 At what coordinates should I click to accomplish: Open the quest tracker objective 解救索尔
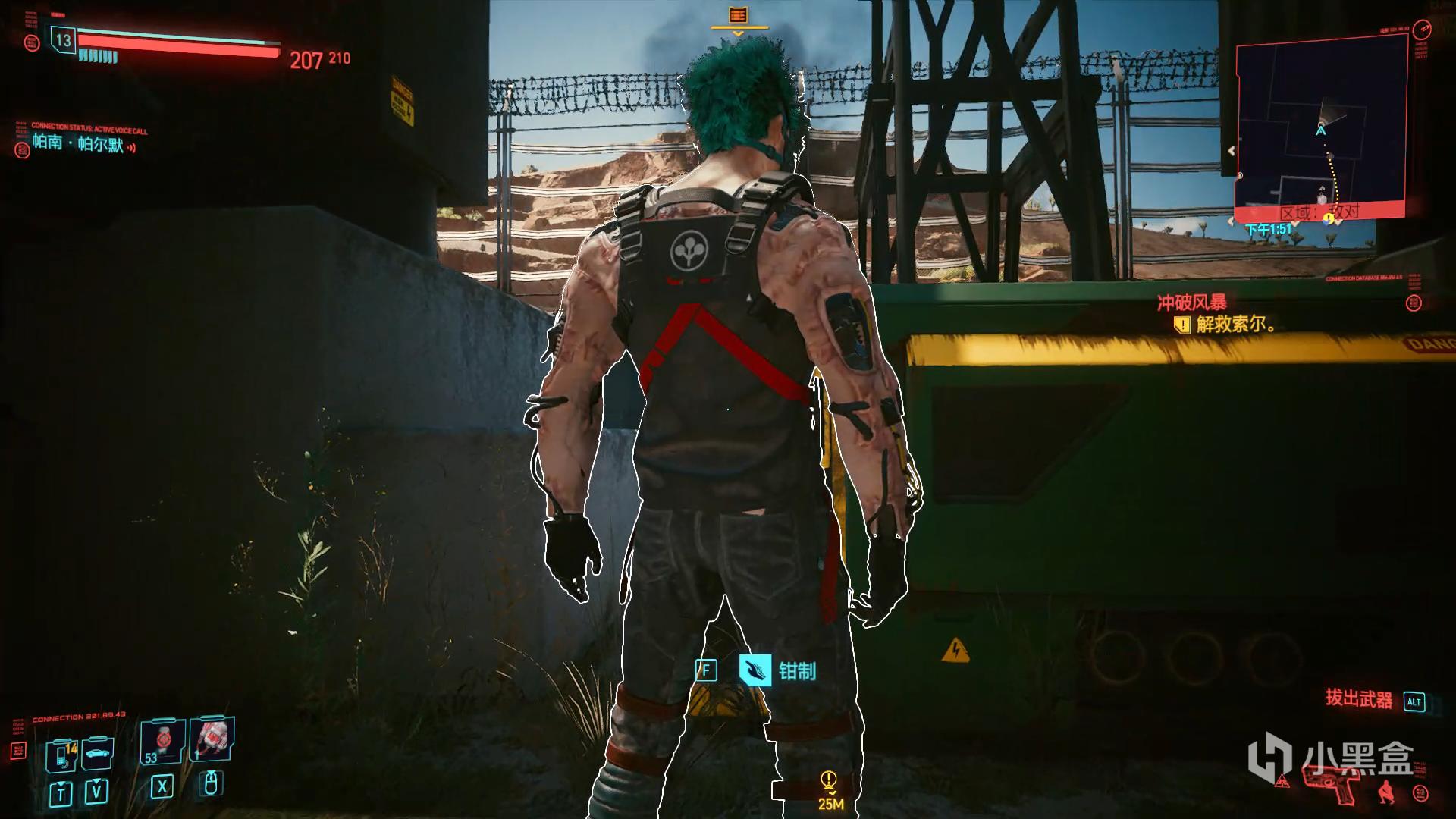[x=1235, y=325]
